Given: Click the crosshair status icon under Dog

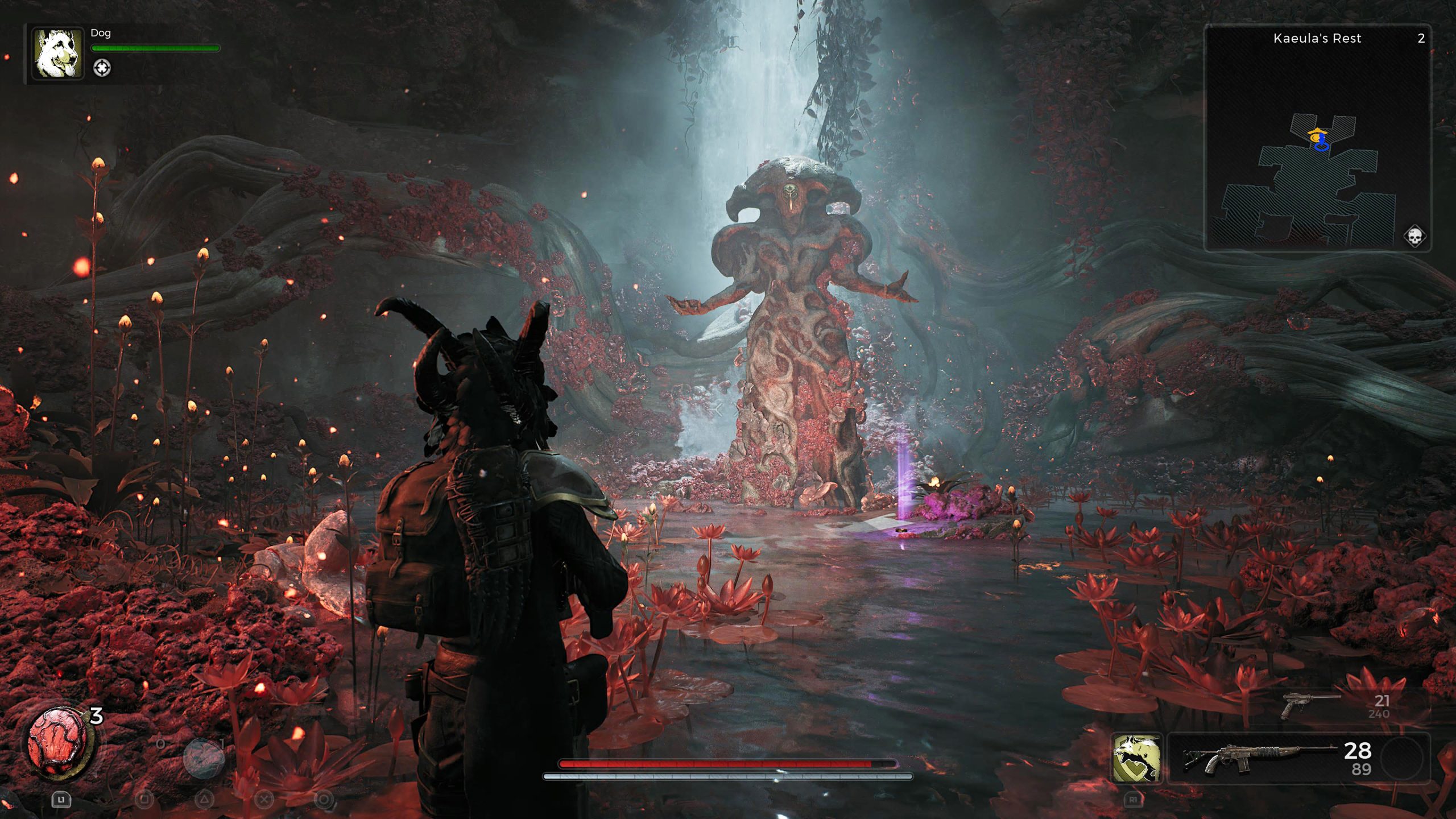Looking at the screenshot, I should click(x=102, y=68).
